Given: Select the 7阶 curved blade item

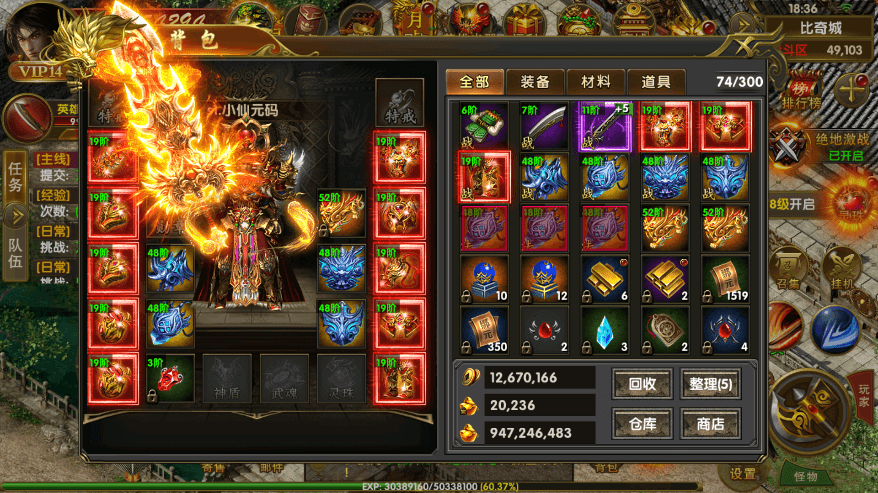Looking at the screenshot, I should (544, 126).
